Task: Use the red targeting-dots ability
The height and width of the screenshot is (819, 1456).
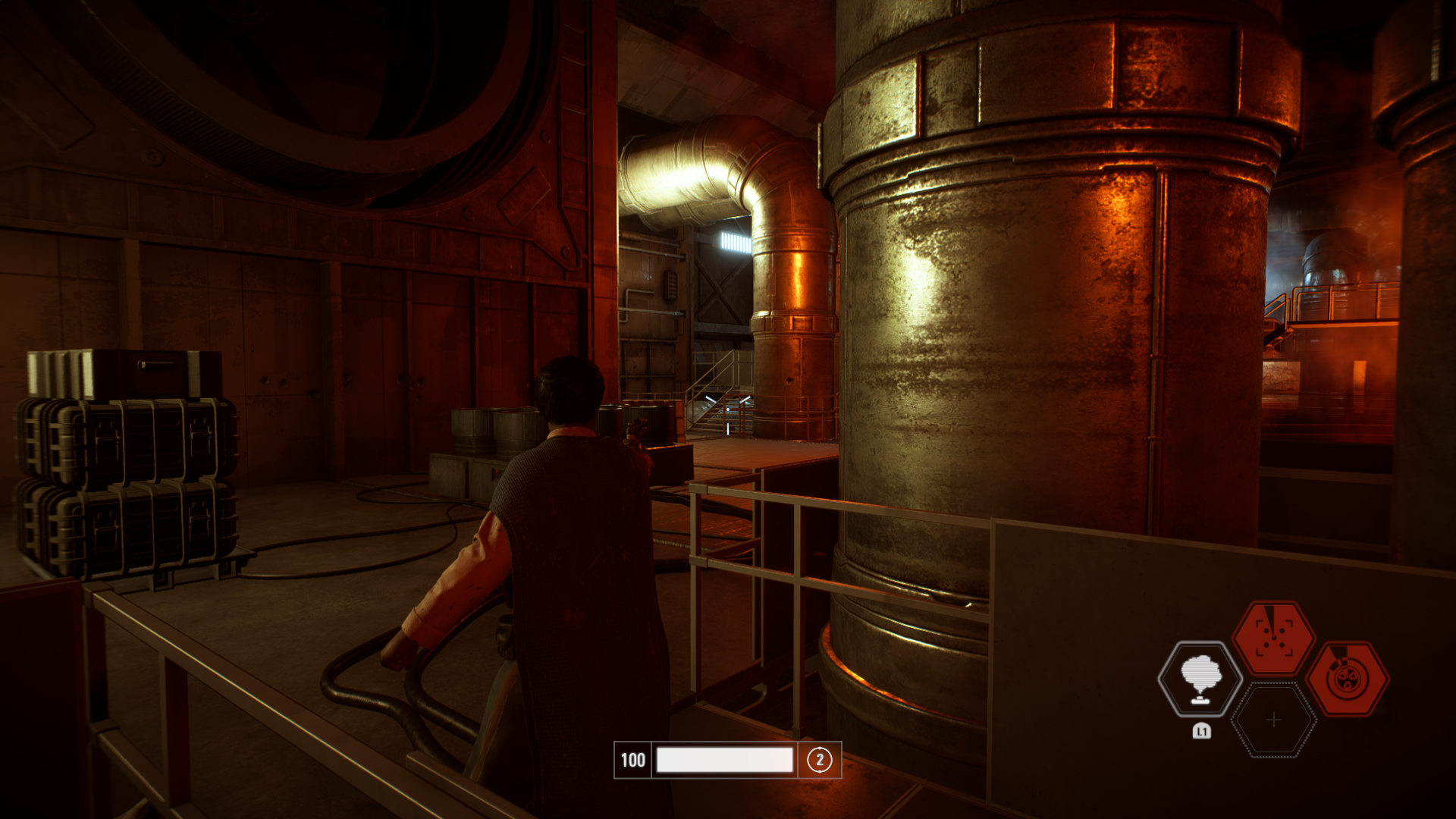Action: 1273,638
